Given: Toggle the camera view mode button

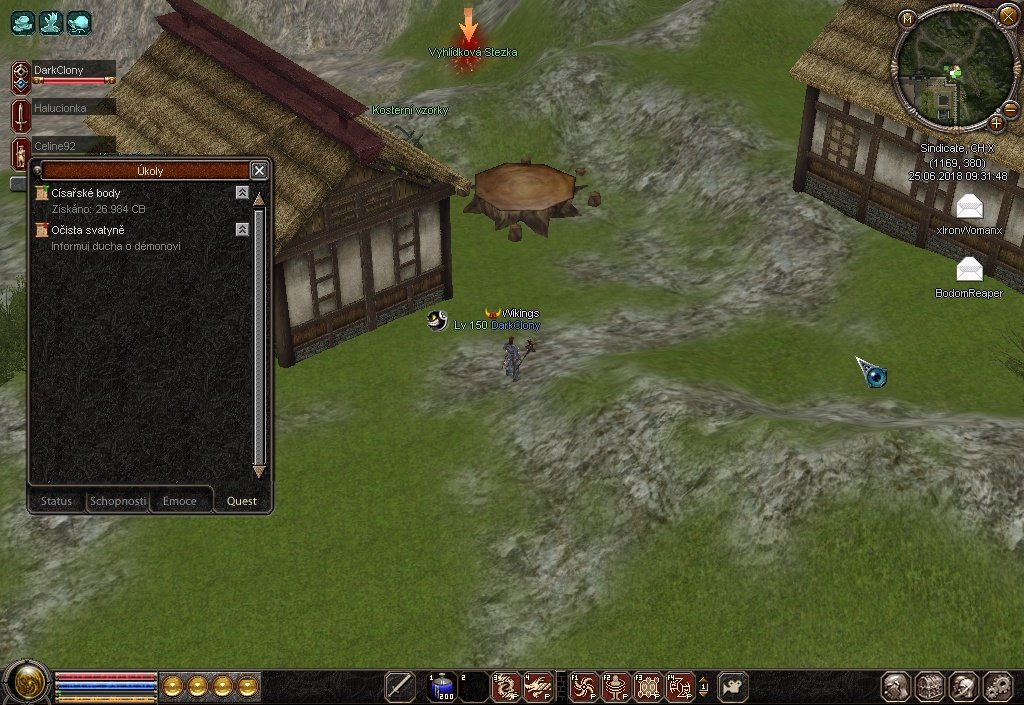Looking at the screenshot, I should tap(733, 686).
